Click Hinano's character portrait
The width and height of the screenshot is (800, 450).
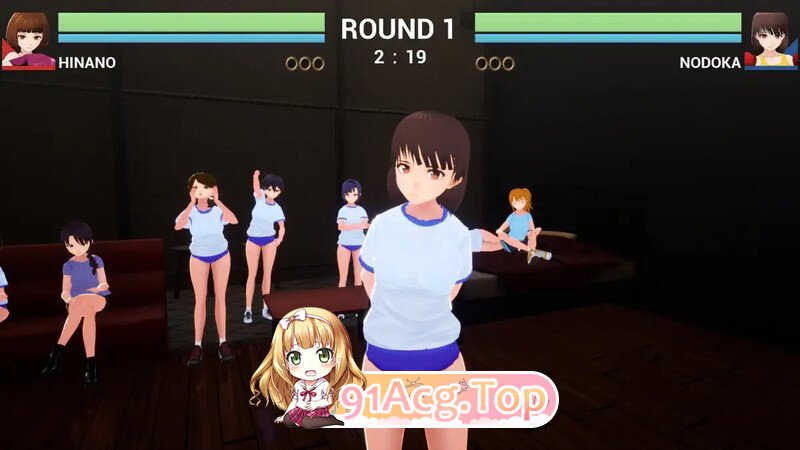click(x=28, y=40)
